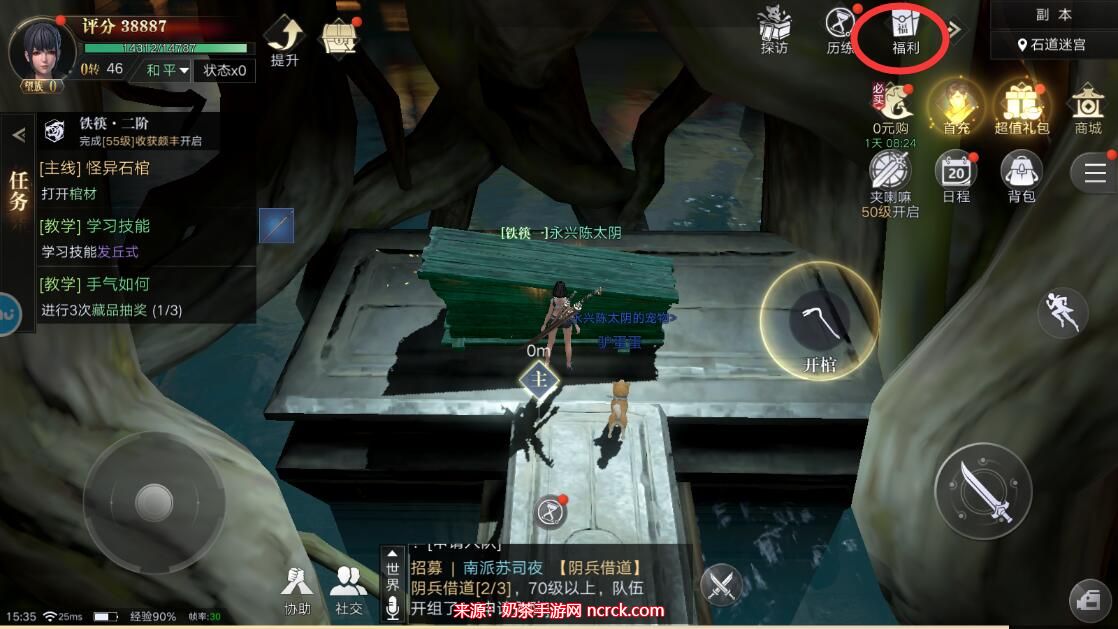Viewport: 1118px width, 629px height.
Task: Open the 和平 combat mode dropdown
Action: [167, 70]
